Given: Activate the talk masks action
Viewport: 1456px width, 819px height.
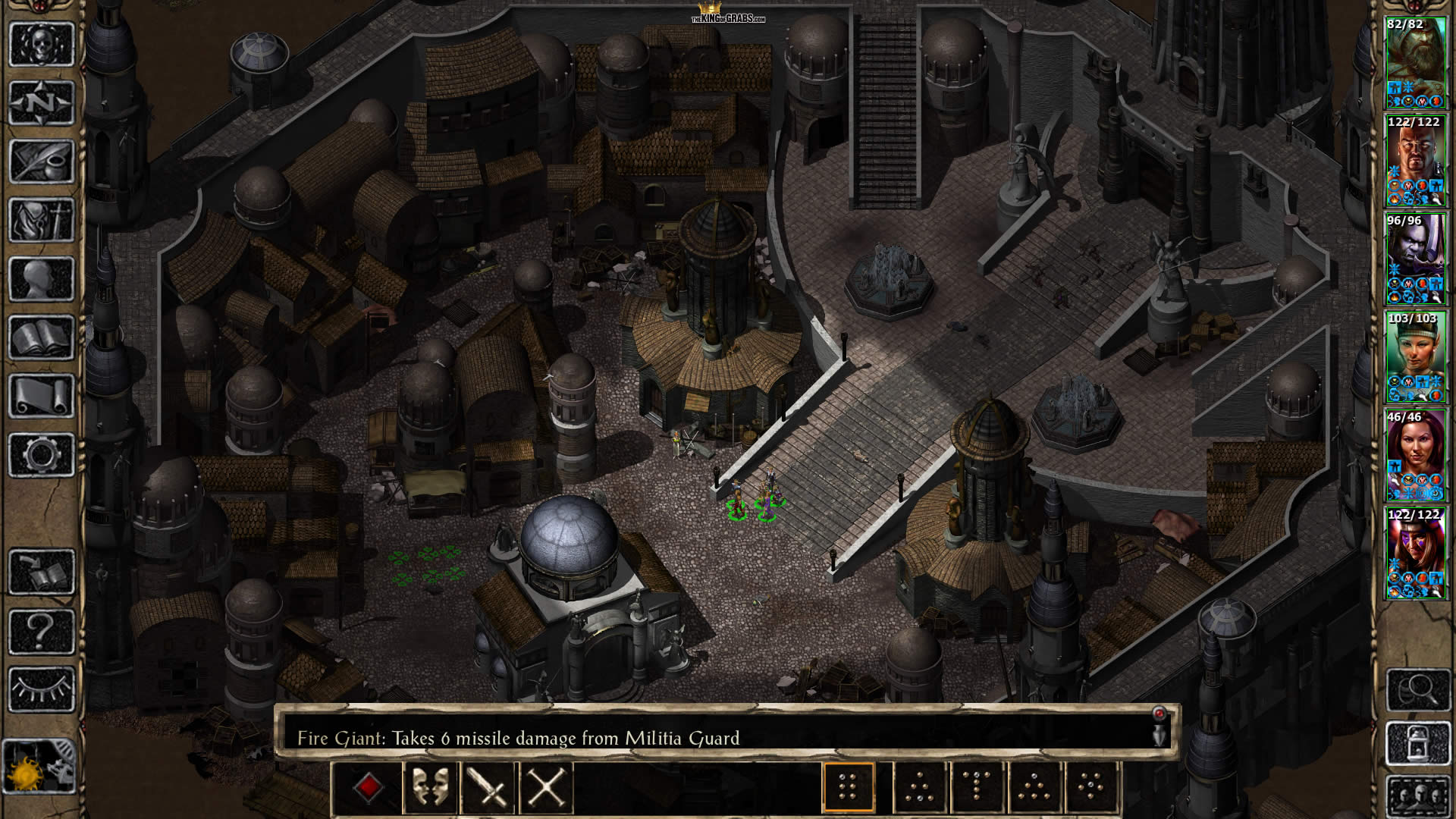Looking at the screenshot, I should pyautogui.click(x=430, y=788).
